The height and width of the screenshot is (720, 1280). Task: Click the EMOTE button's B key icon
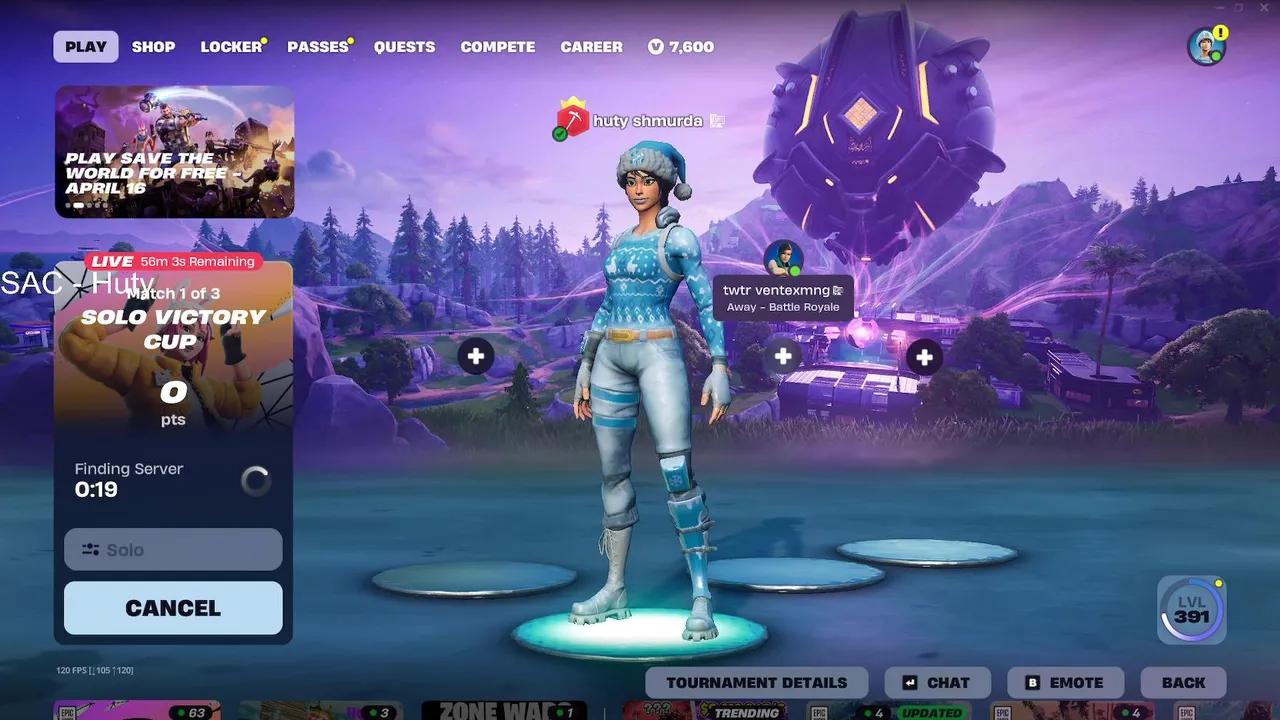point(1032,682)
